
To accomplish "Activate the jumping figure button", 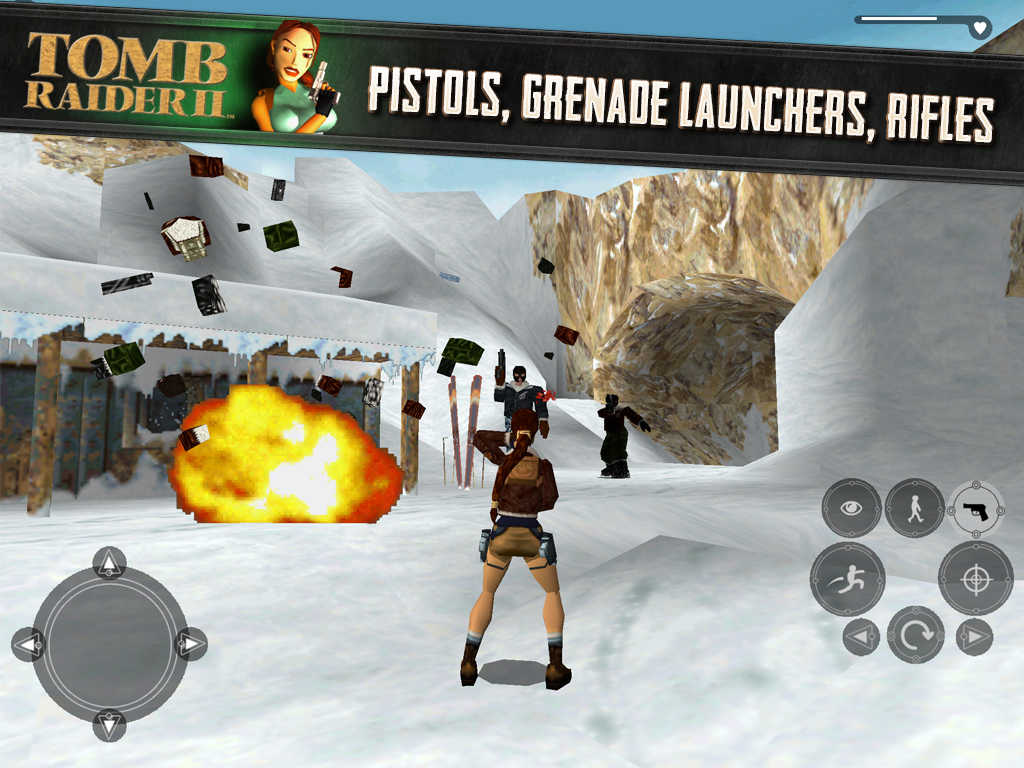I will pos(847,579).
